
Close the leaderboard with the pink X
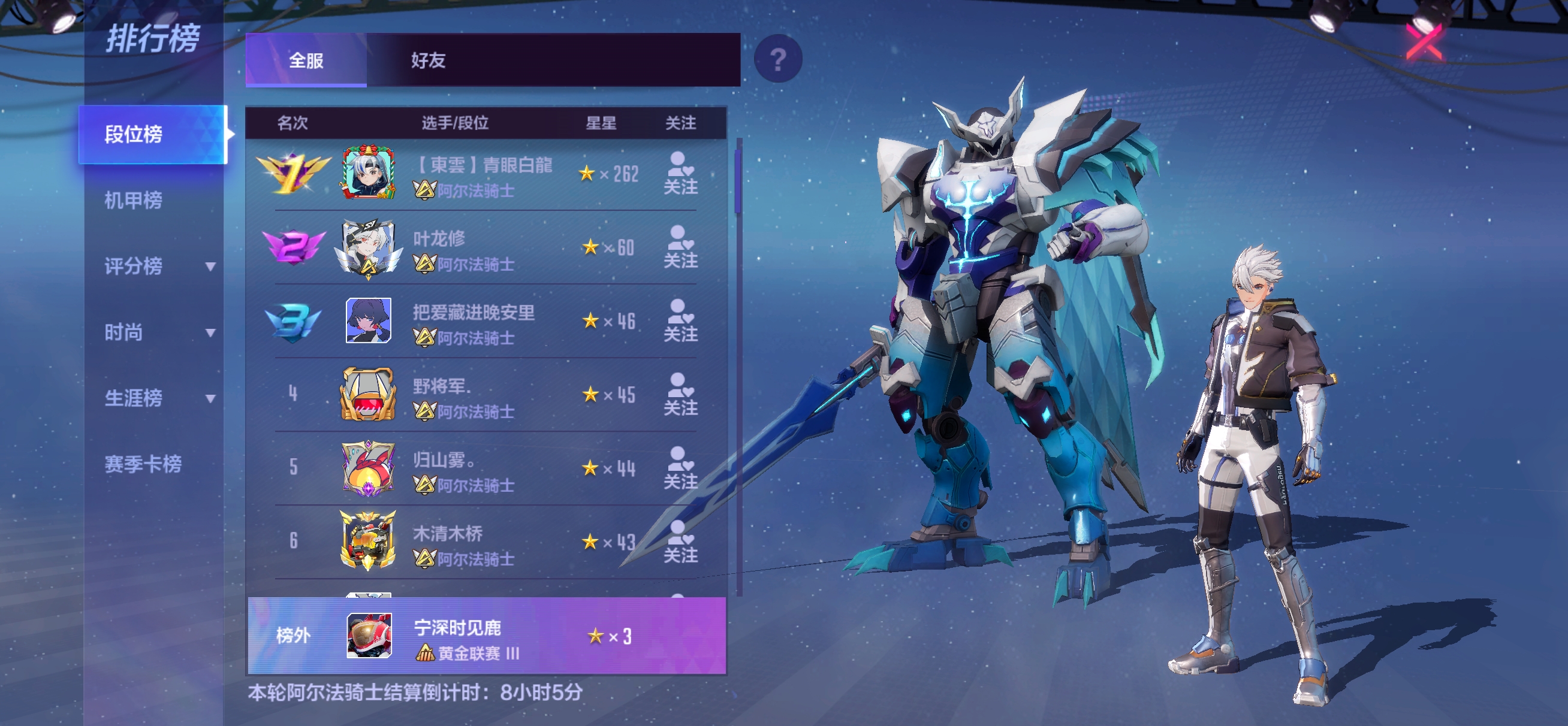click(x=1423, y=42)
